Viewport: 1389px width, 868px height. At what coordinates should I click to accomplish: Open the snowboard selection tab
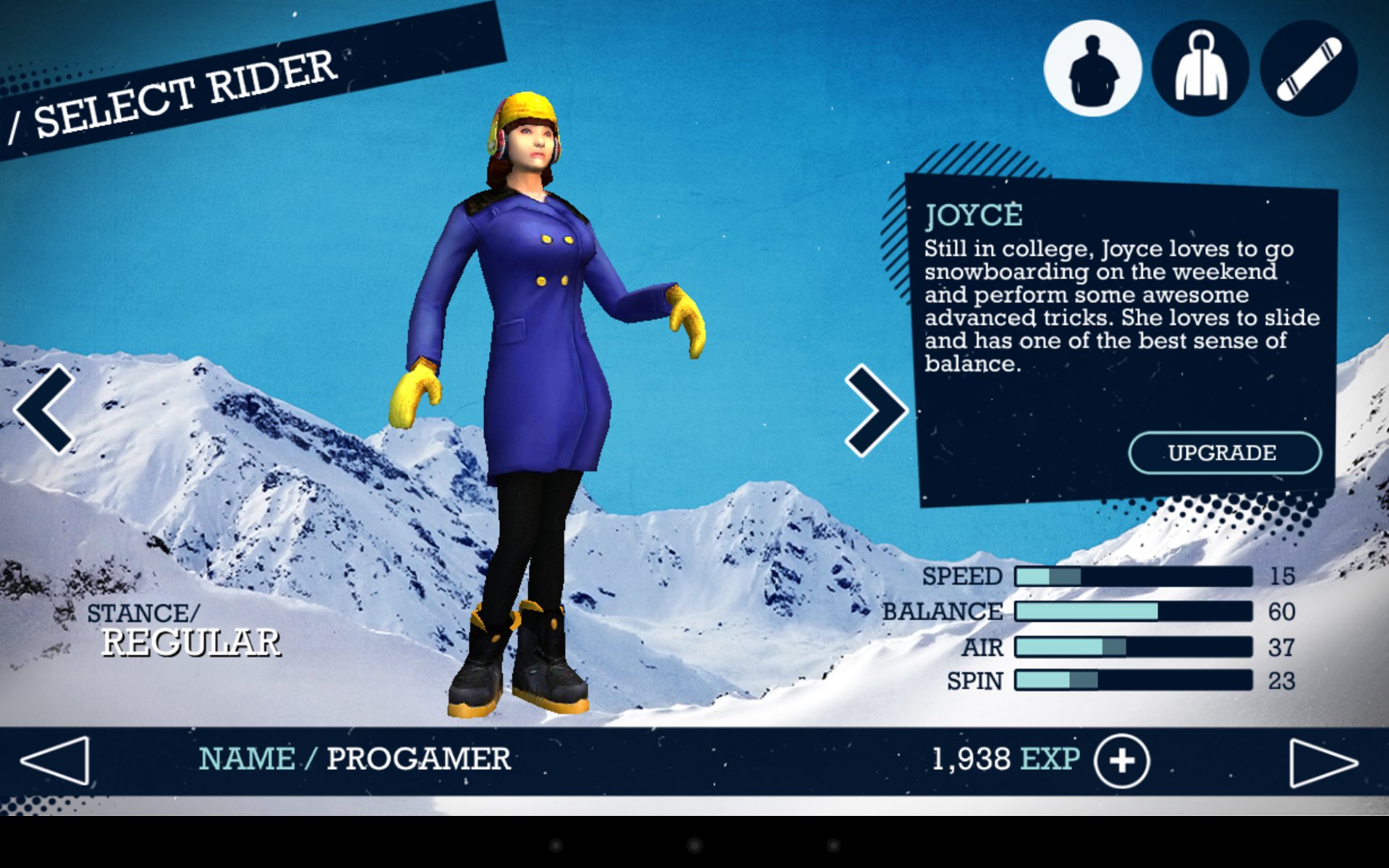[1309, 69]
